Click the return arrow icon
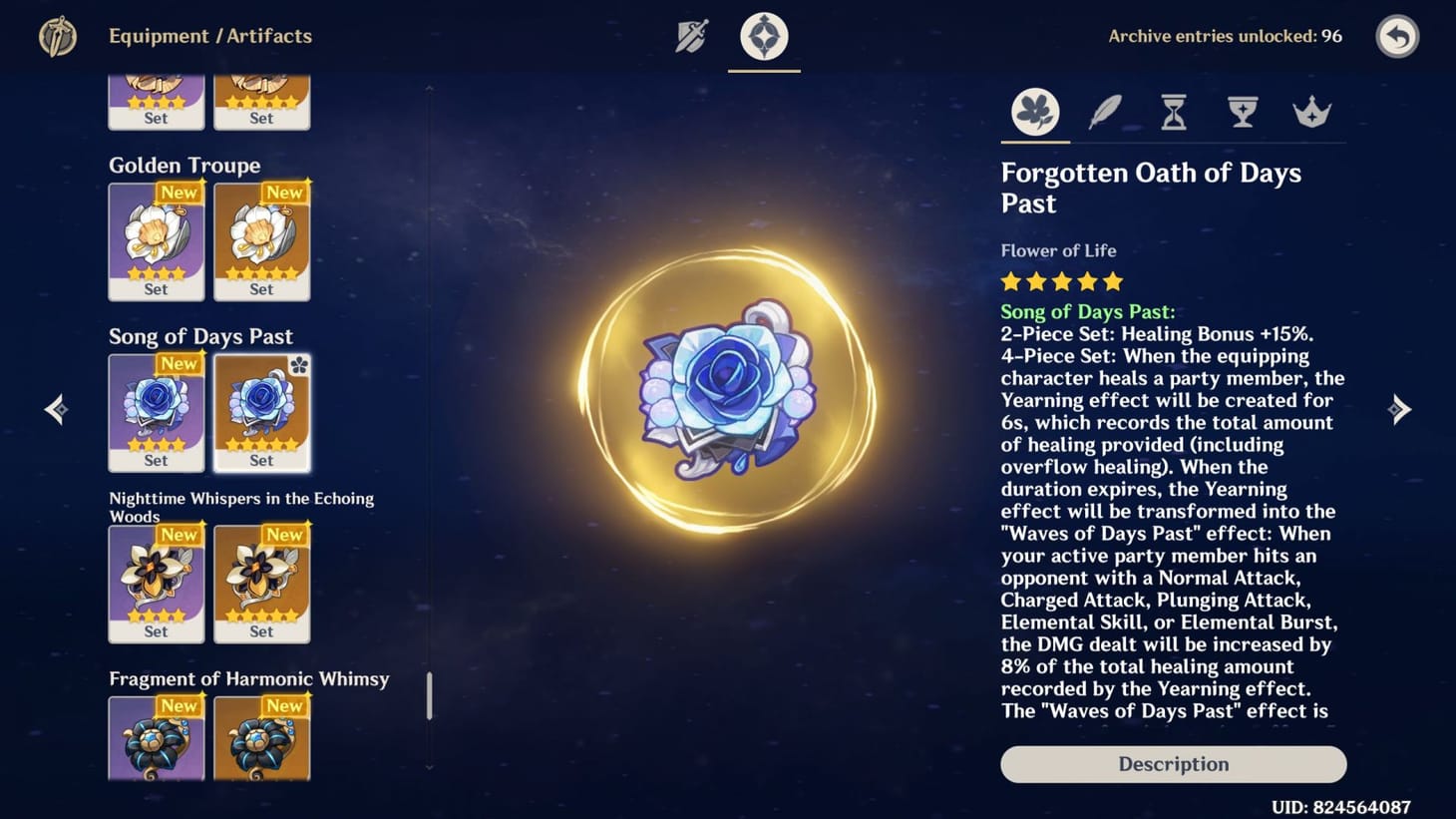 click(x=1397, y=36)
